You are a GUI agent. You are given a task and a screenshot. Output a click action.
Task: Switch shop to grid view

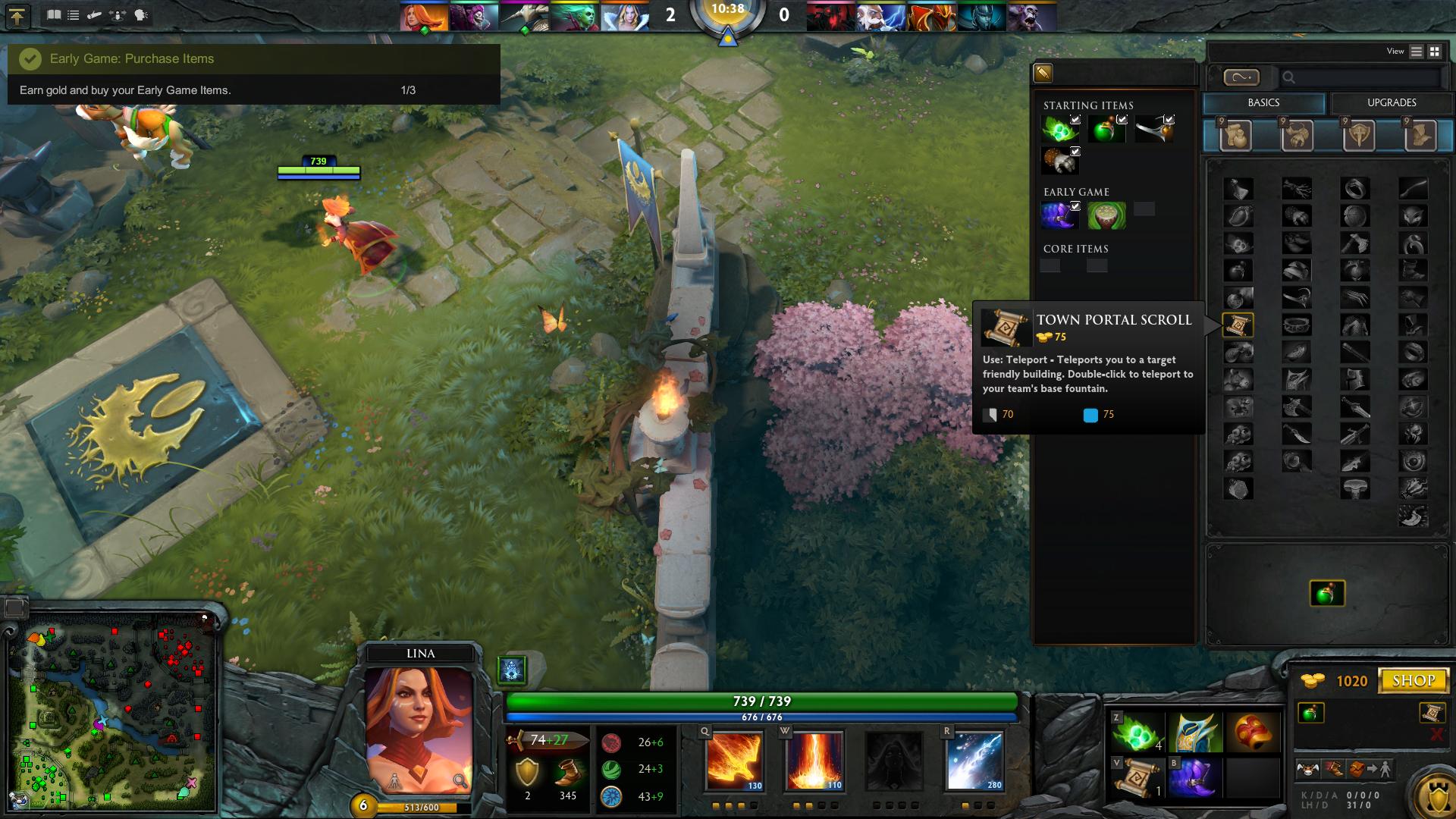(1435, 52)
